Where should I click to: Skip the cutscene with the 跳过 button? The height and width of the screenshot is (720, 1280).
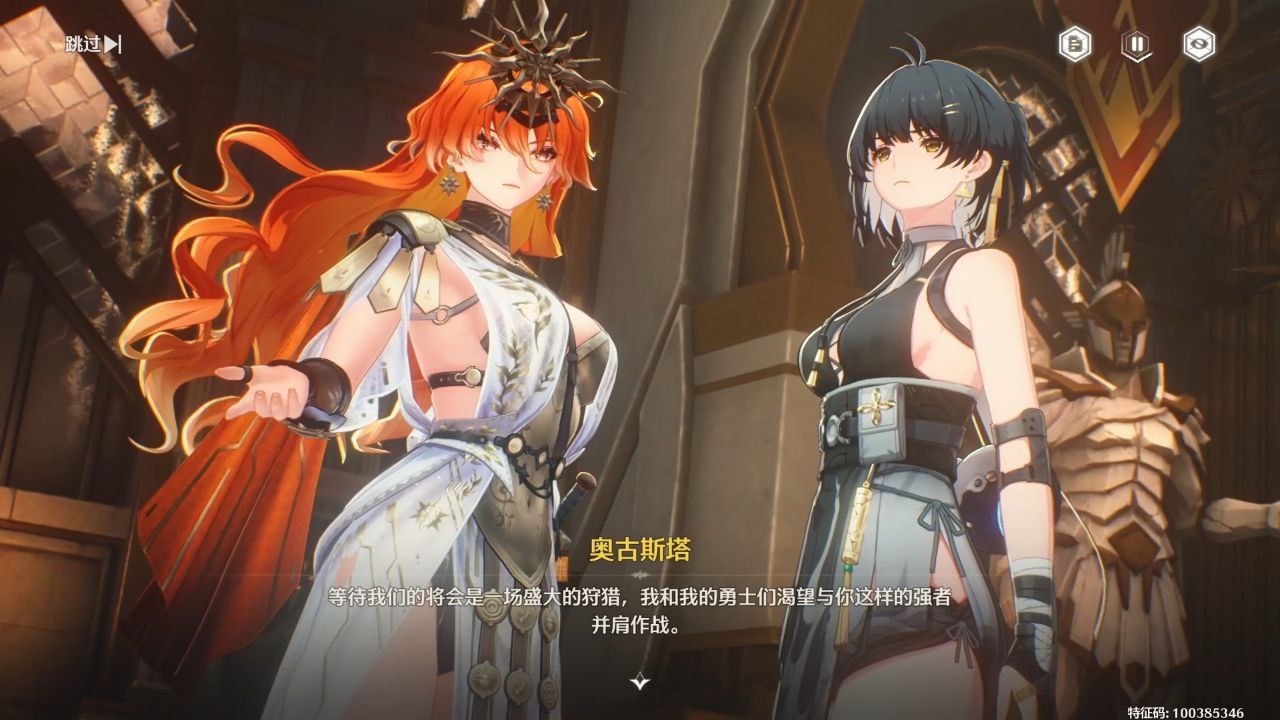pos(93,44)
